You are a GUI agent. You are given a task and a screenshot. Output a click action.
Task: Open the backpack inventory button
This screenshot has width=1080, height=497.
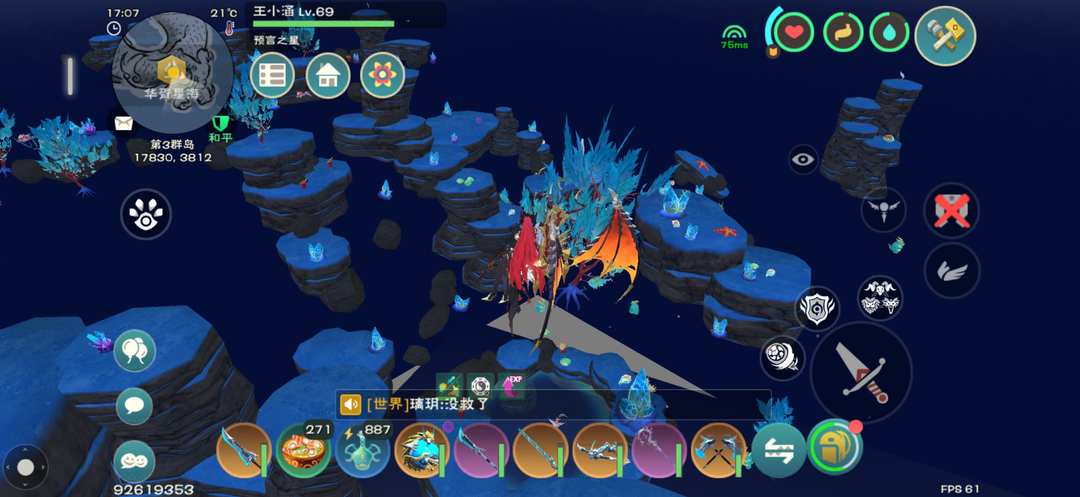click(834, 446)
